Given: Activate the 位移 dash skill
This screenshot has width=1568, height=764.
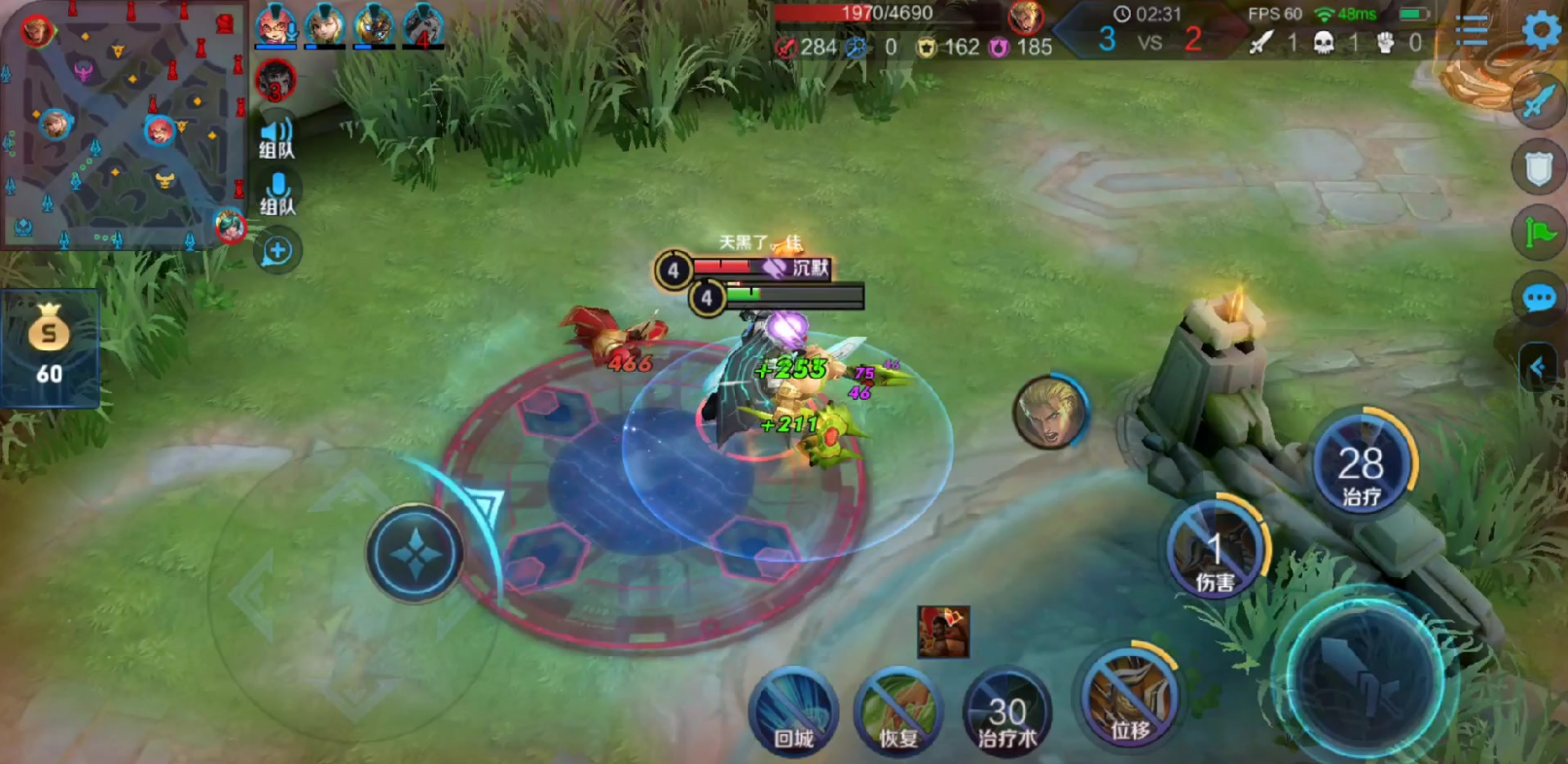Looking at the screenshot, I should point(1129,700).
